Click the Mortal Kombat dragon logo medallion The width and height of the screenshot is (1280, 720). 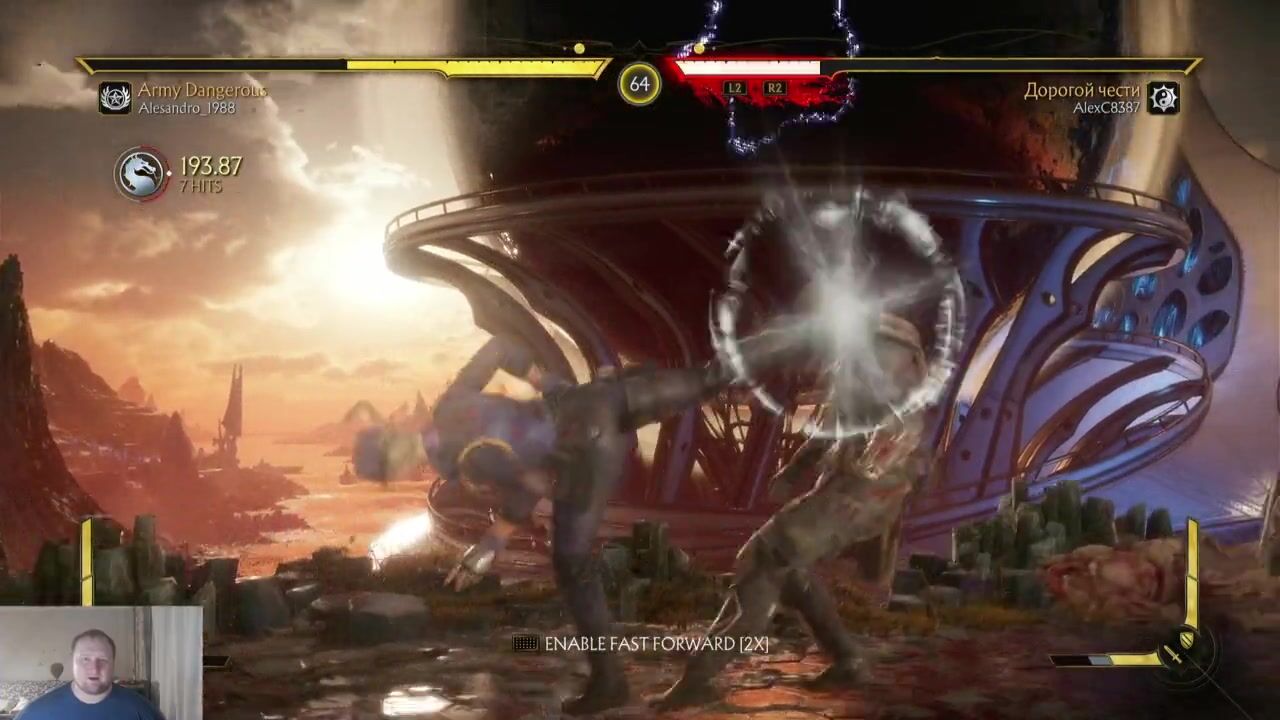click(141, 174)
